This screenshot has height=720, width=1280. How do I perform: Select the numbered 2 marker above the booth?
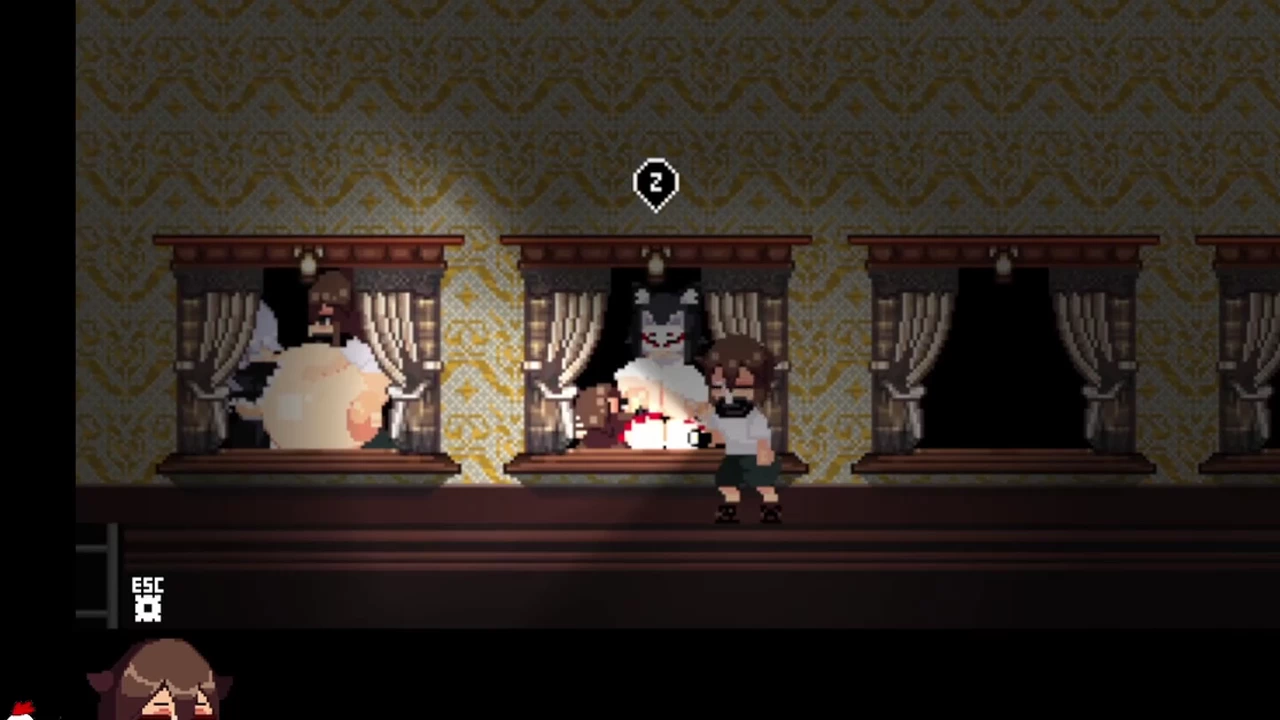pos(656,184)
